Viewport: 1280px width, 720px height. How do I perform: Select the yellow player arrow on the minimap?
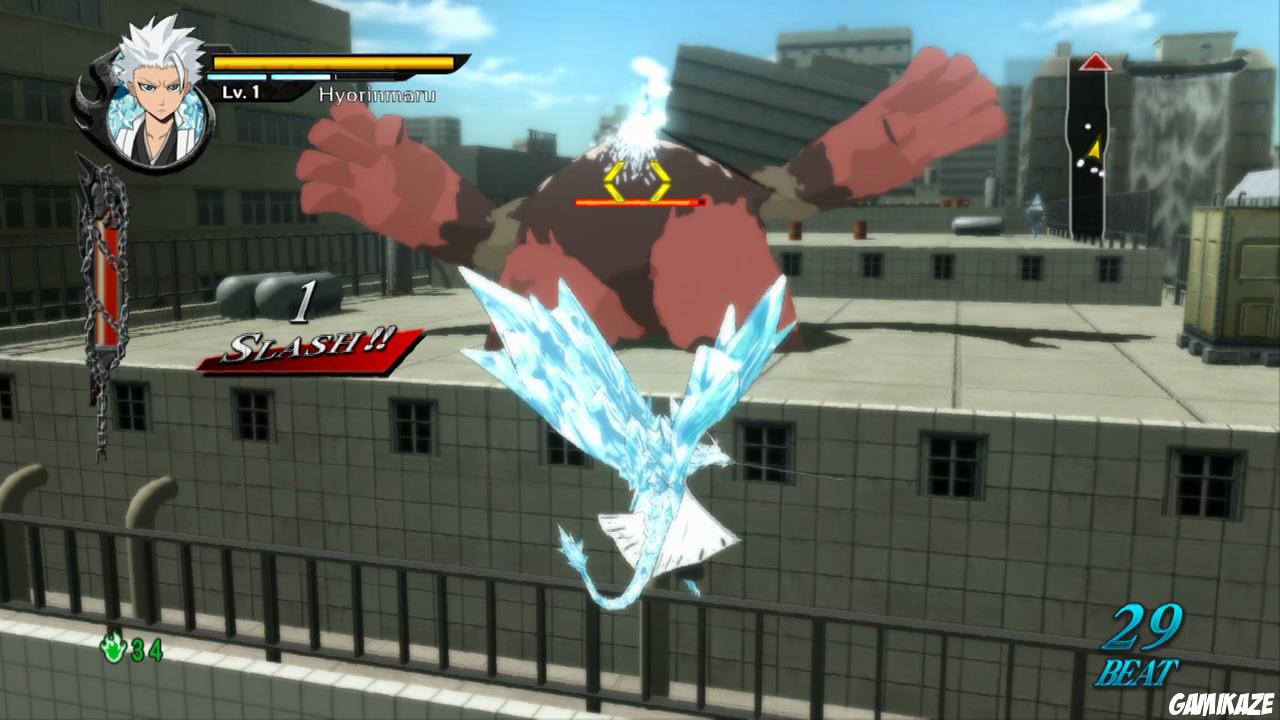[x=1095, y=148]
